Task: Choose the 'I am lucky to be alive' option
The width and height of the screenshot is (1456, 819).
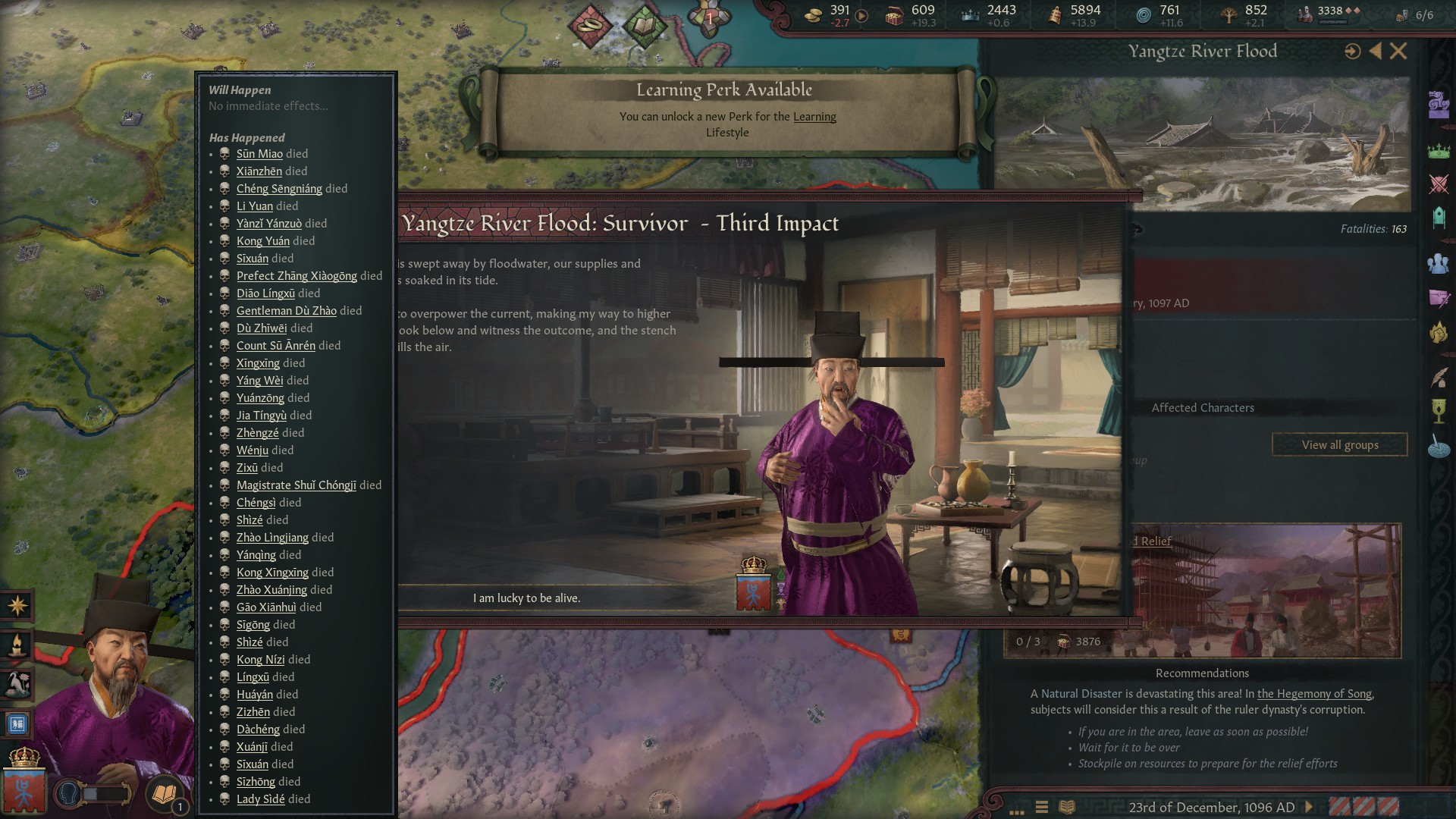Action: (526, 598)
